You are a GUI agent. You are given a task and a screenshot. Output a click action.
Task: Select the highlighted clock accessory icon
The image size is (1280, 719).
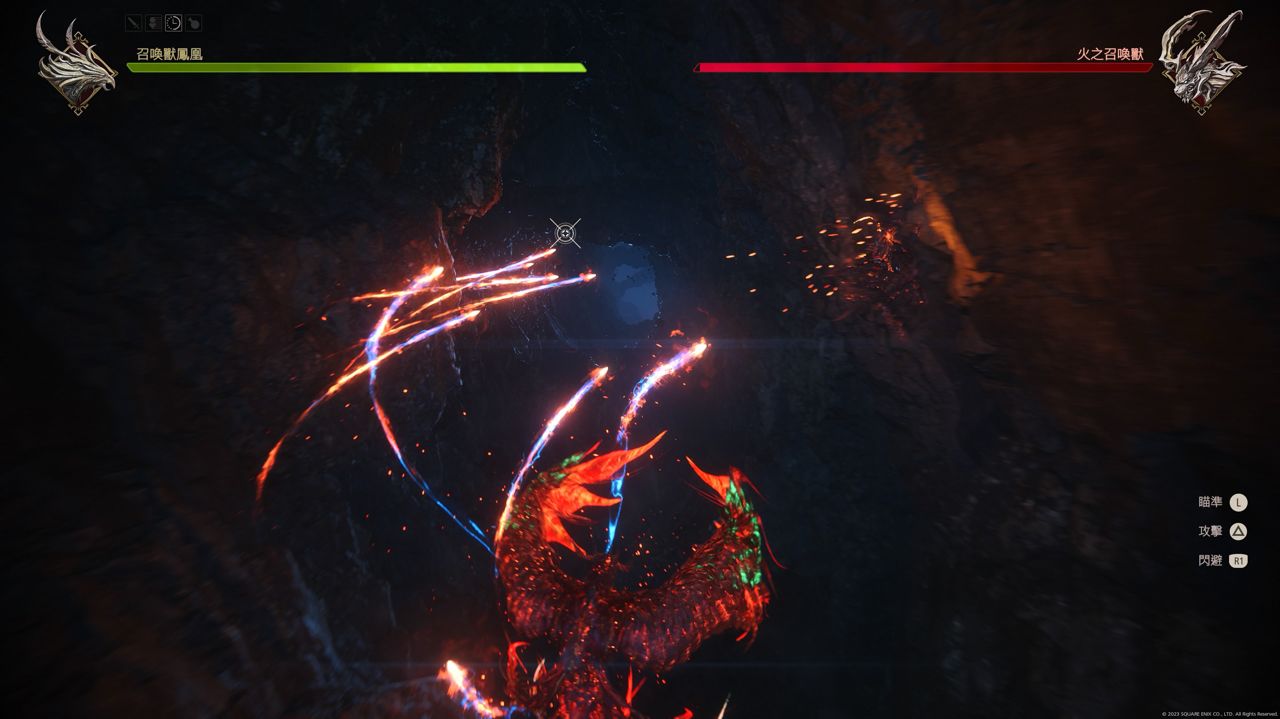point(173,22)
